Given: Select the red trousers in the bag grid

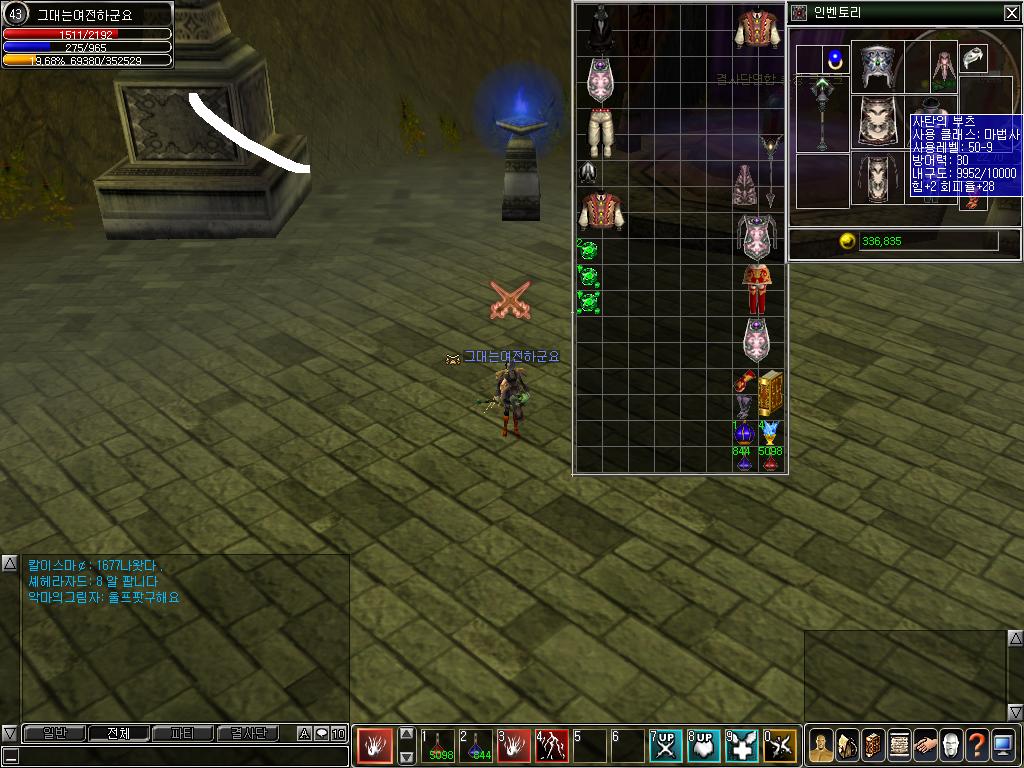Looking at the screenshot, I should pos(755,290).
